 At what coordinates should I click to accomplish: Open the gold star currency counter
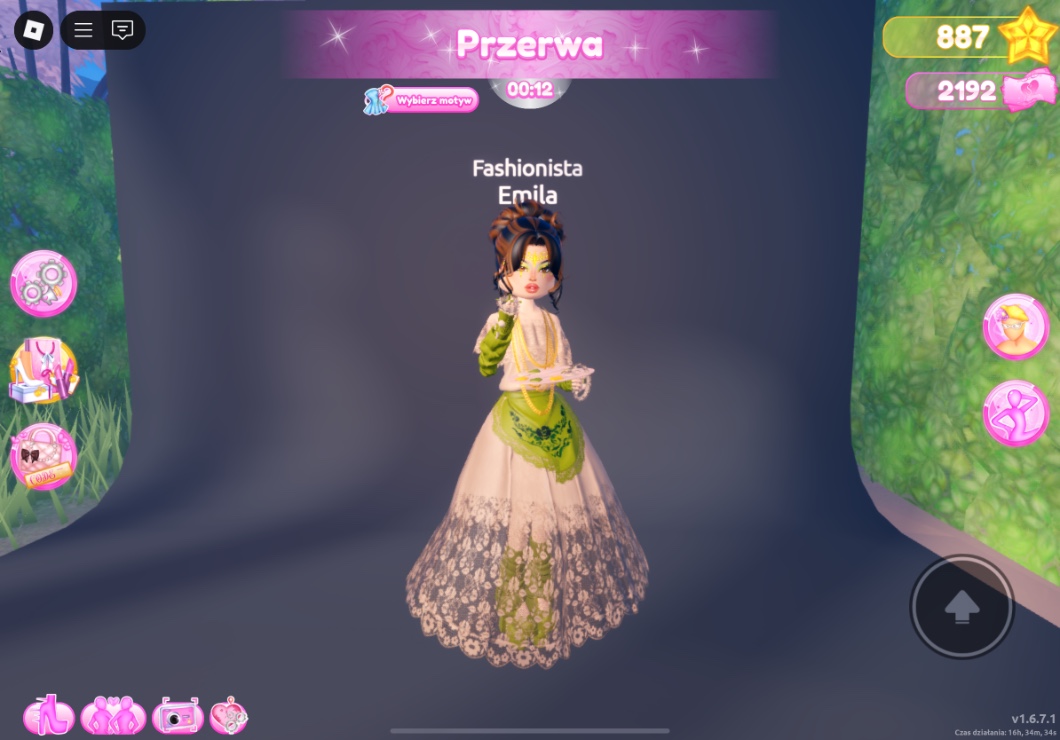pos(964,38)
